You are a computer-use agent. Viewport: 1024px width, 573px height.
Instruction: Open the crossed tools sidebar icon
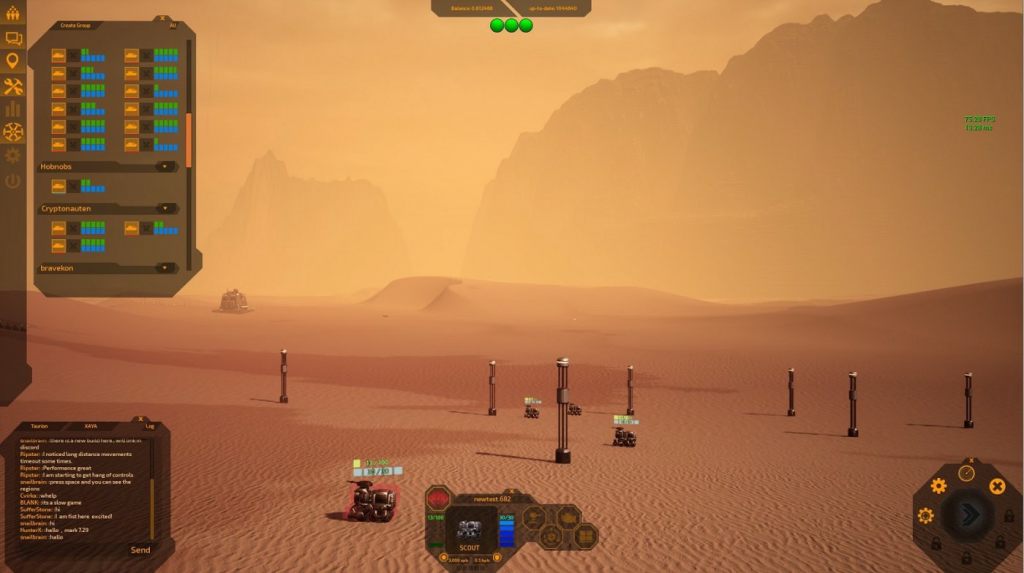[13, 86]
